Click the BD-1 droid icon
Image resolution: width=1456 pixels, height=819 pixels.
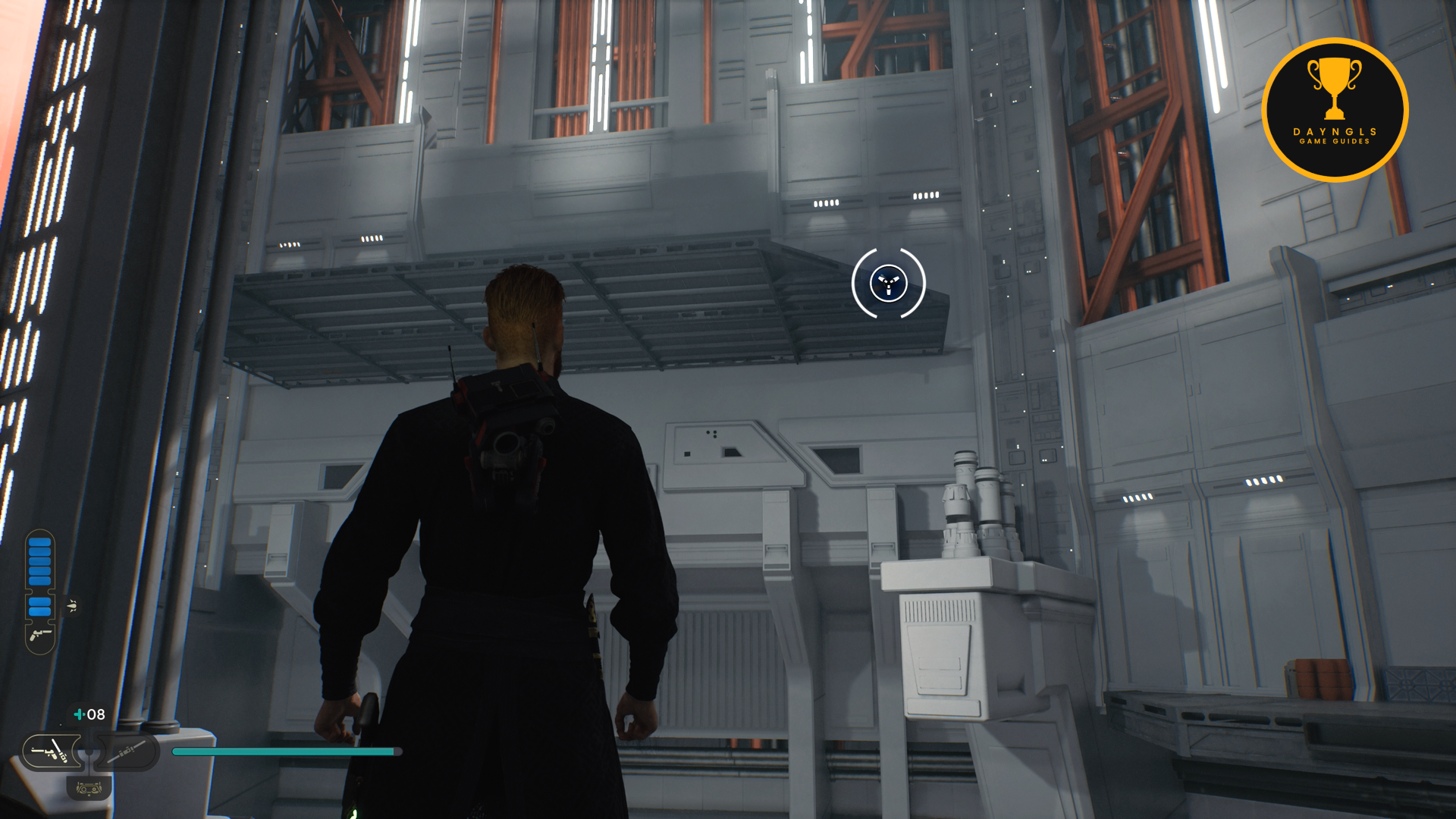89,789
